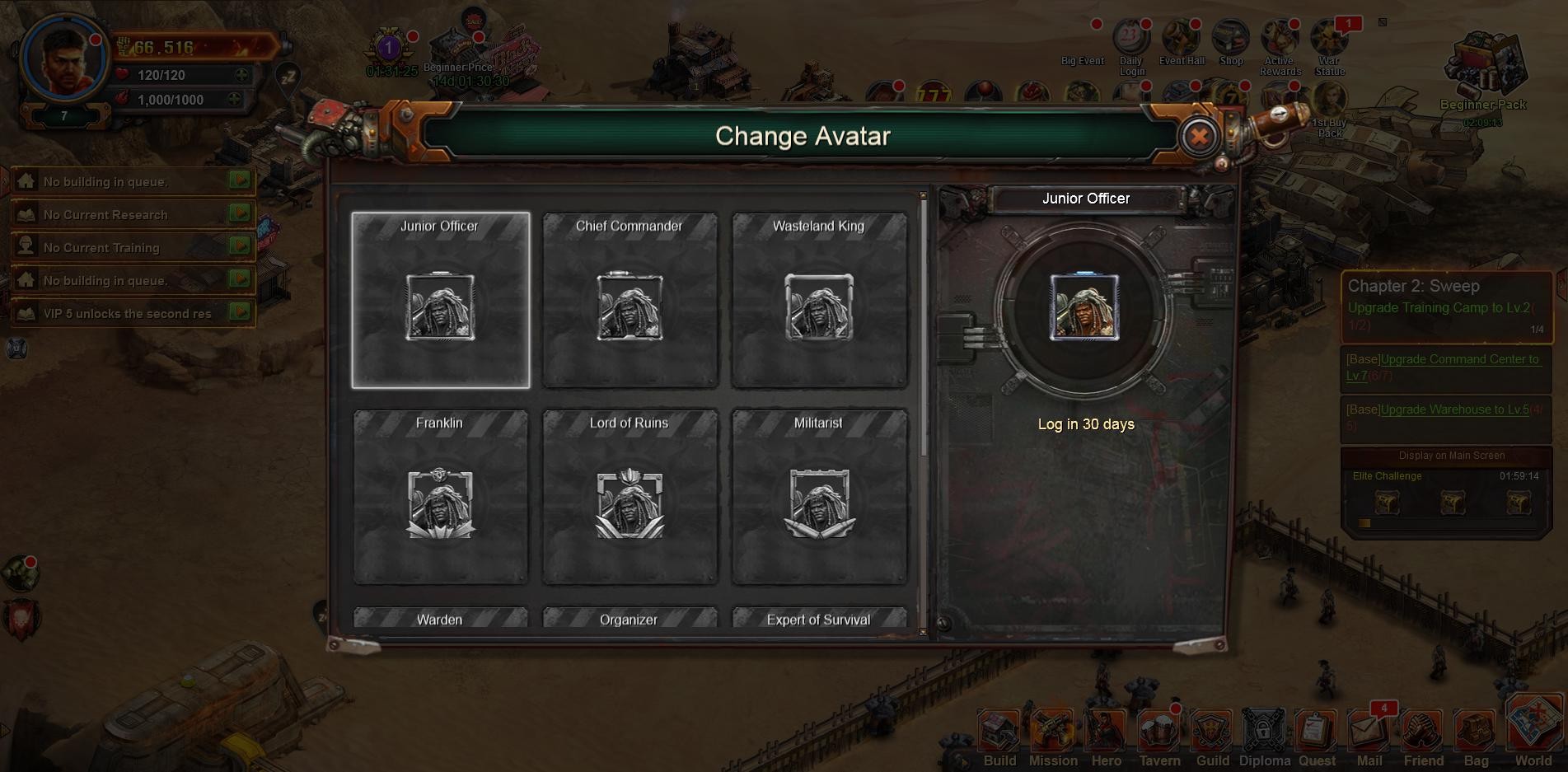Choose the Chief Commander avatar frame
1568x772 pixels.
(630, 301)
